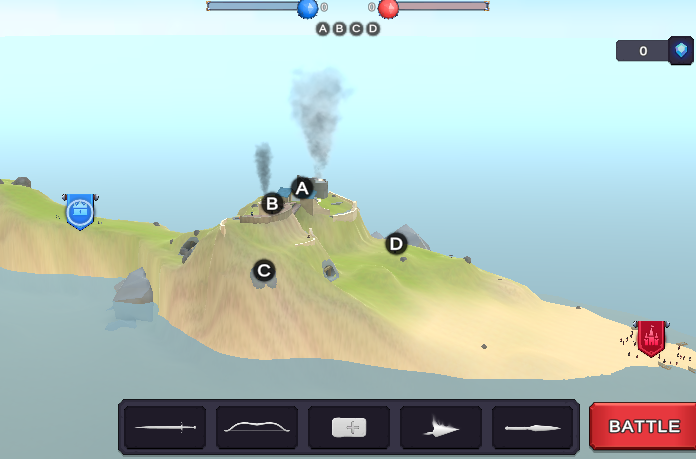Image resolution: width=696 pixels, height=459 pixels.
Task: Select capture point B marker on the island
Action: (272, 204)
